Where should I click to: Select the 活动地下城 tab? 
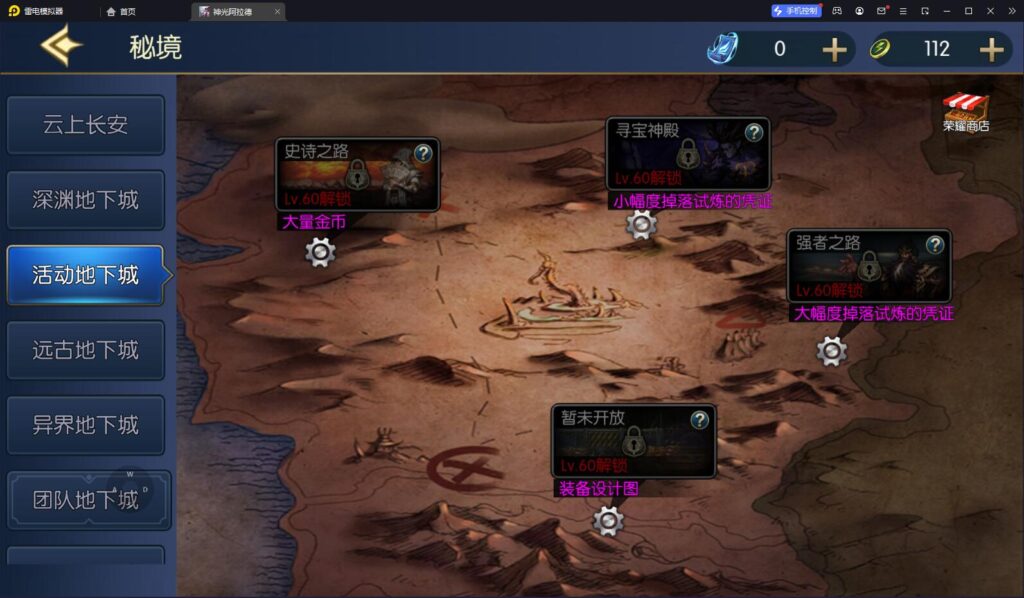[x=85, y=275]
